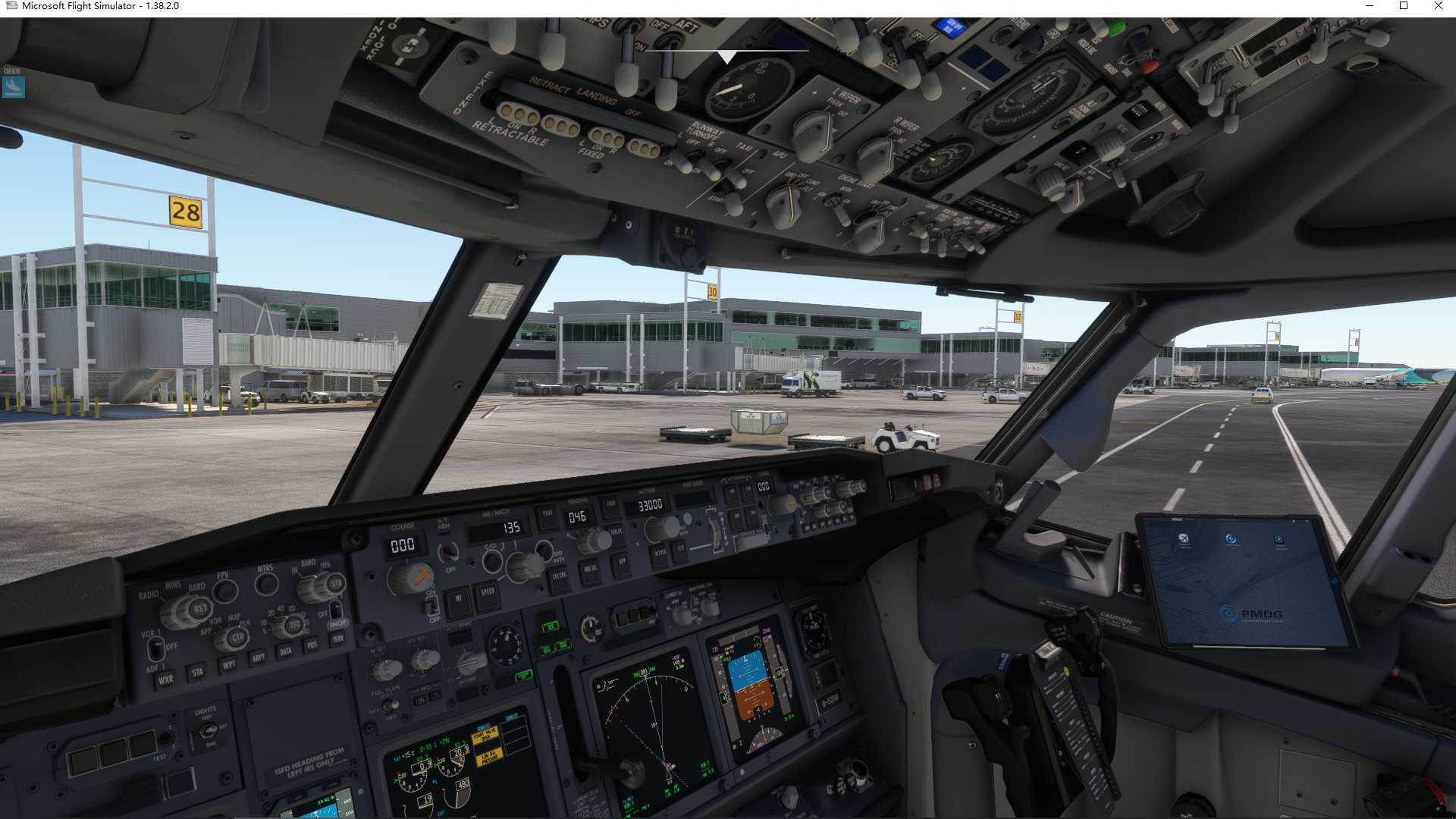Open the in-game toolbar via top center handle

point(726,55)
